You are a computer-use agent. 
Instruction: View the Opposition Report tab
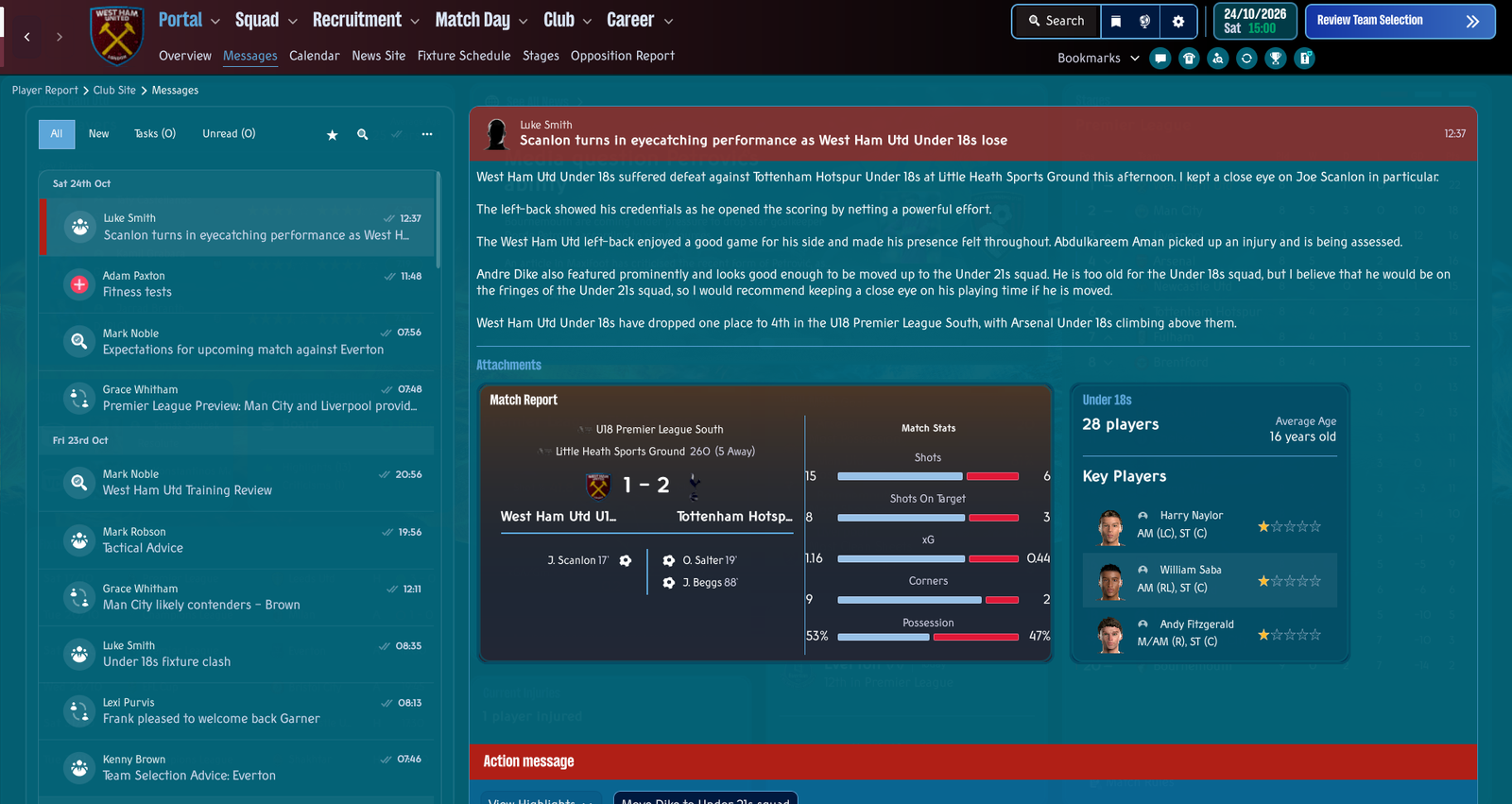coord(622,56)
